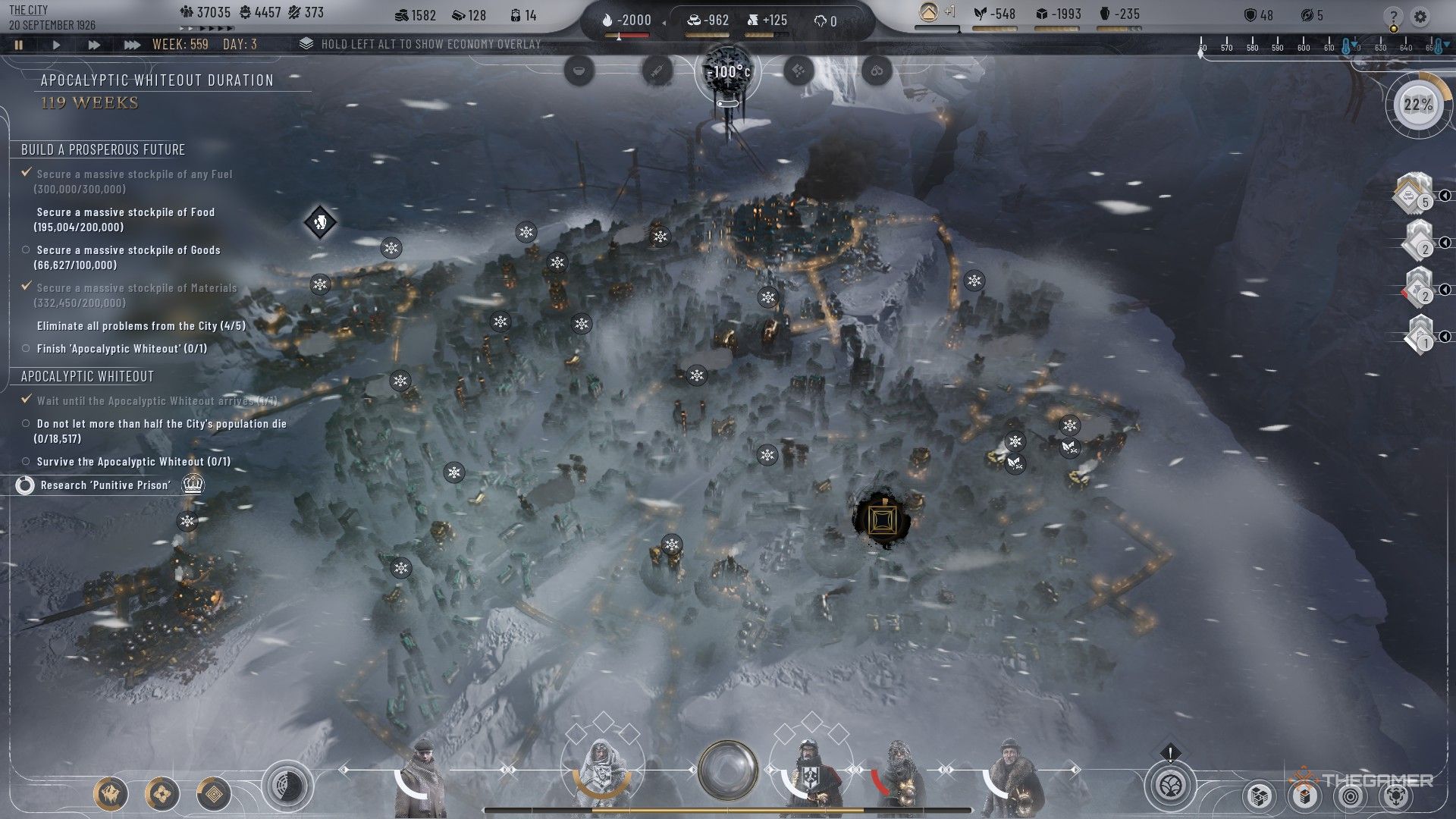
Task: Open the Research 'Punitive Prison' tracker
Action: click(x=105, y=485)
